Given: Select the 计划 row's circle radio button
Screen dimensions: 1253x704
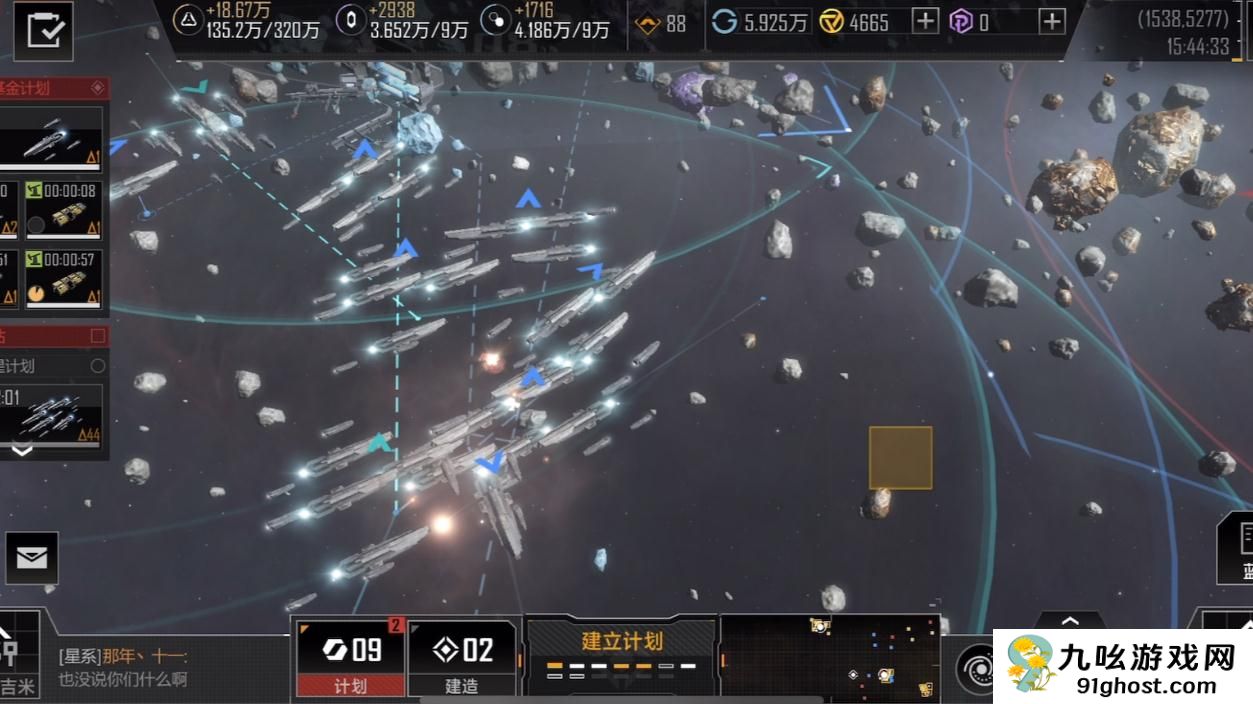Looking at the screenshot, I should pyautogui.click(x=97, y=366).
